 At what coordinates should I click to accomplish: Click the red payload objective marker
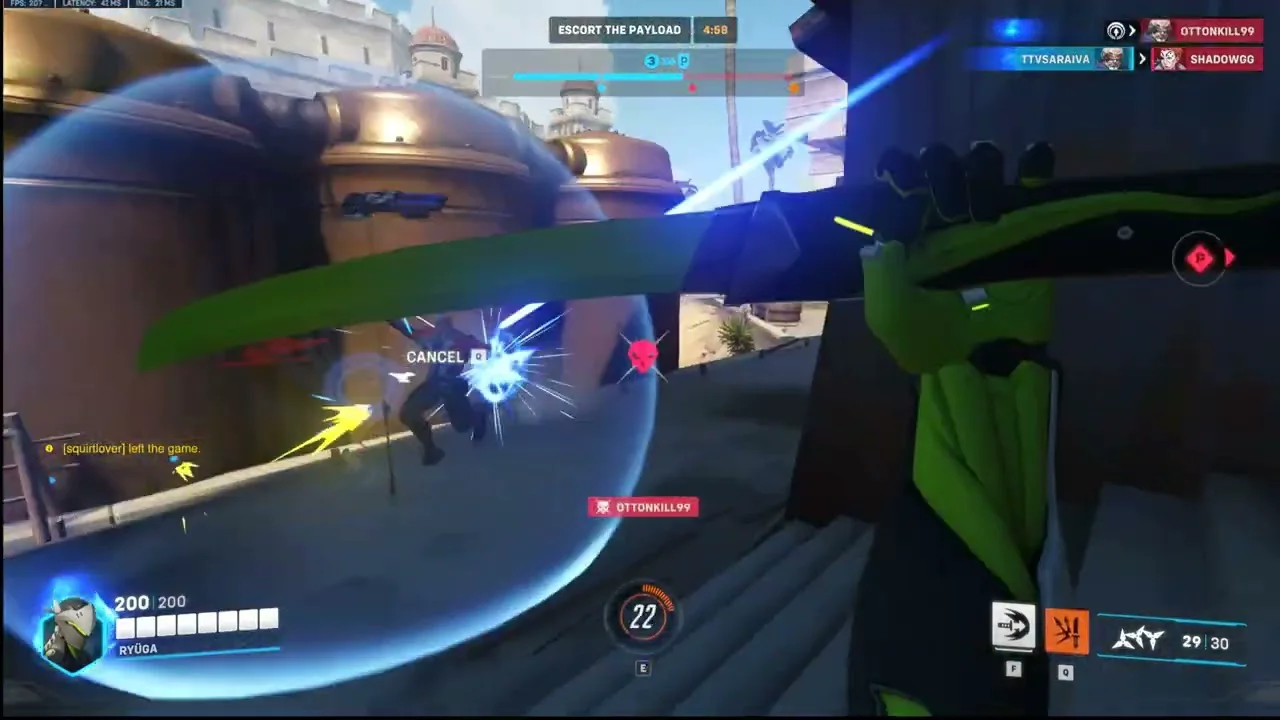point(1200,259)
